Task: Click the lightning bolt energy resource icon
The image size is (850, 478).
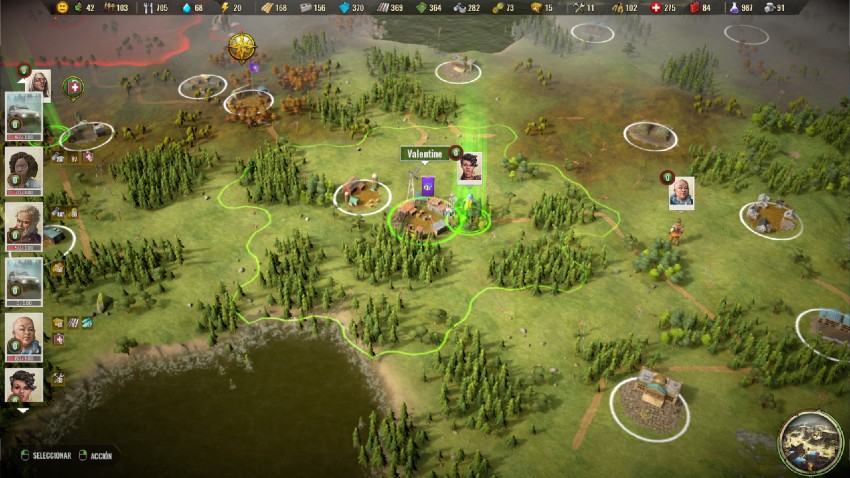Action: 224,7
